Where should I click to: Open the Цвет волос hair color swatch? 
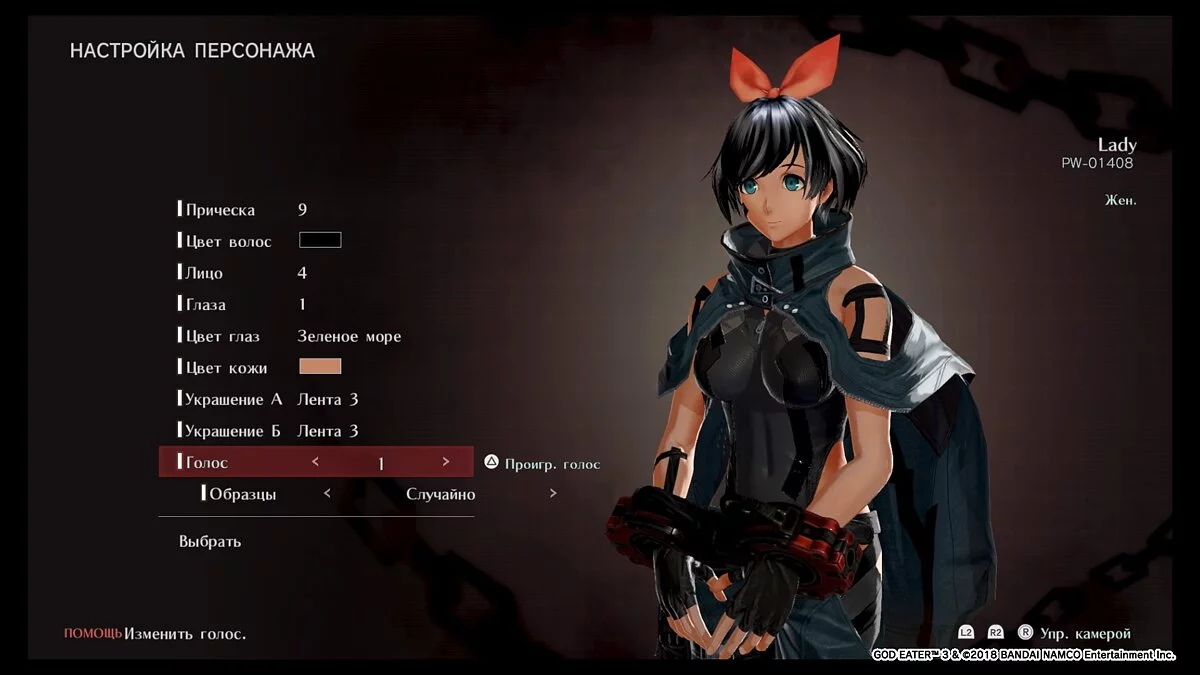[x=320, y=240]
